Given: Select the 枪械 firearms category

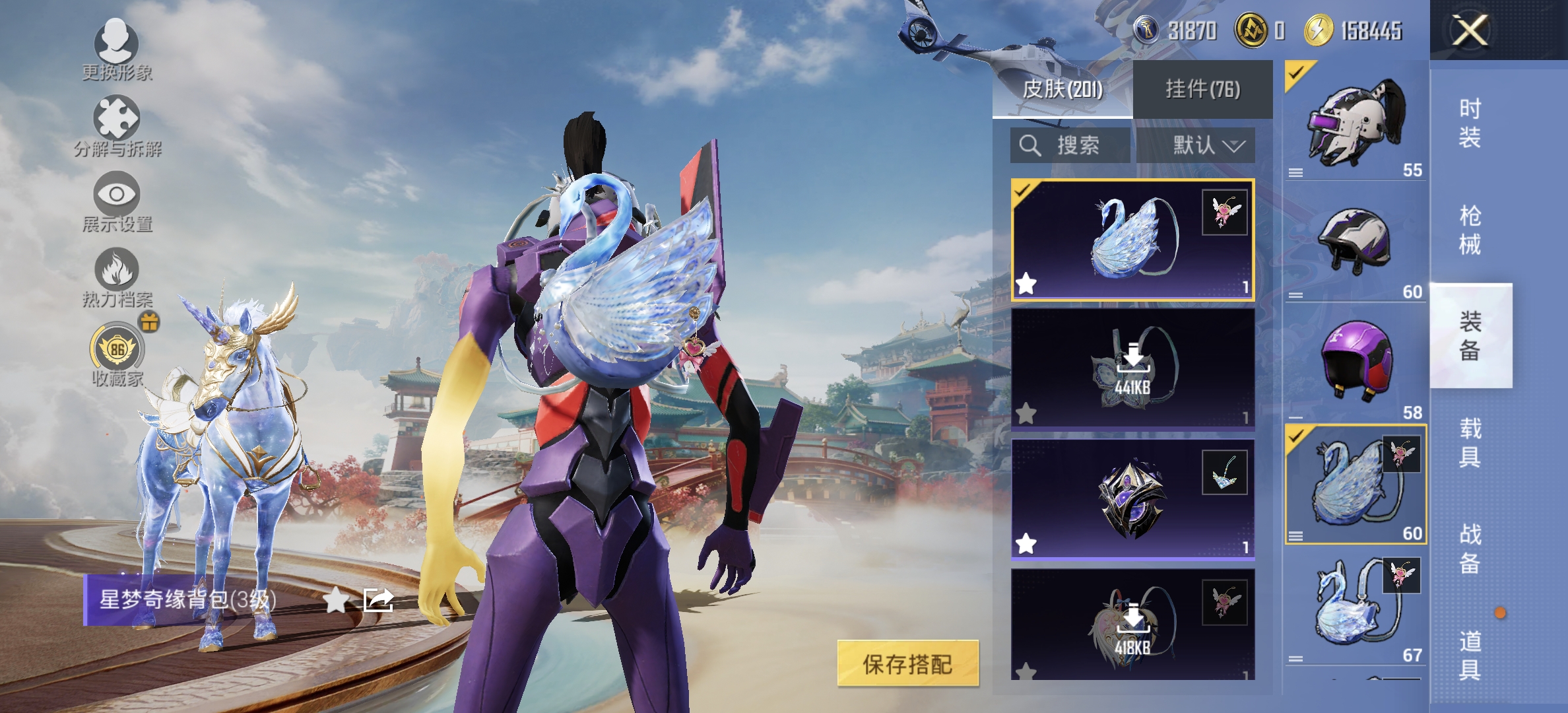Looking at the screenshot, I should 1470,230.
